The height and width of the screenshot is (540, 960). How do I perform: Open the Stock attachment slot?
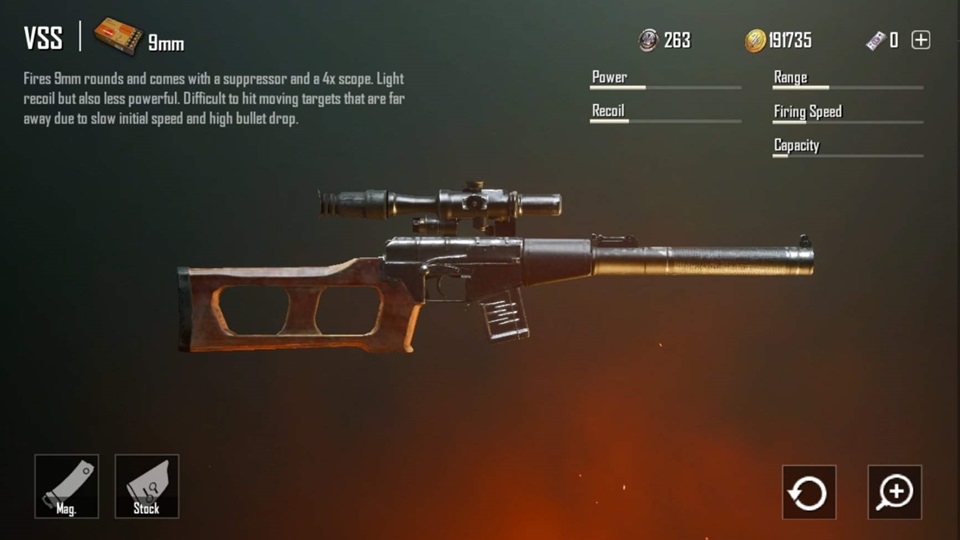click(x=147, y=487)
